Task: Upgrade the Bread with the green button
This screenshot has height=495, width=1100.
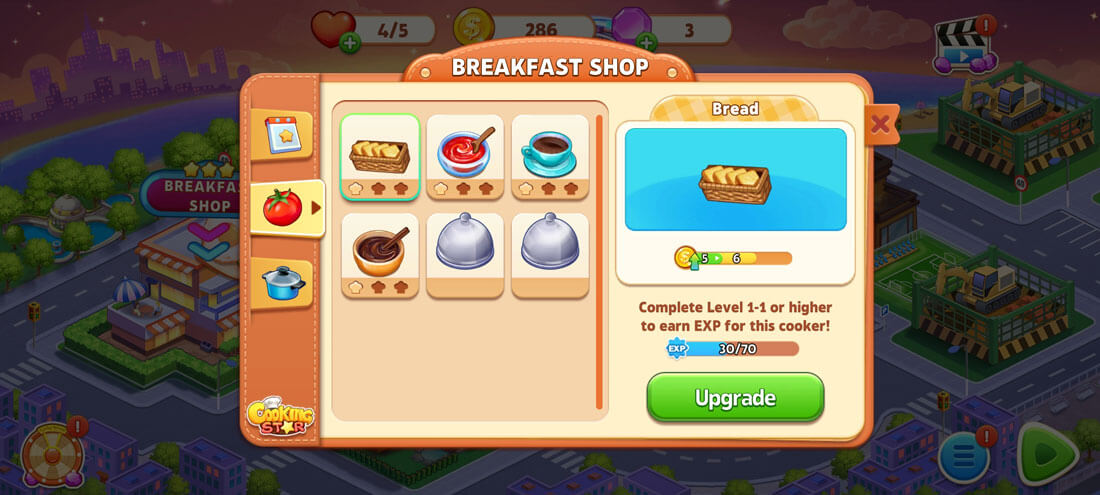Action: [x=735, y=398]
